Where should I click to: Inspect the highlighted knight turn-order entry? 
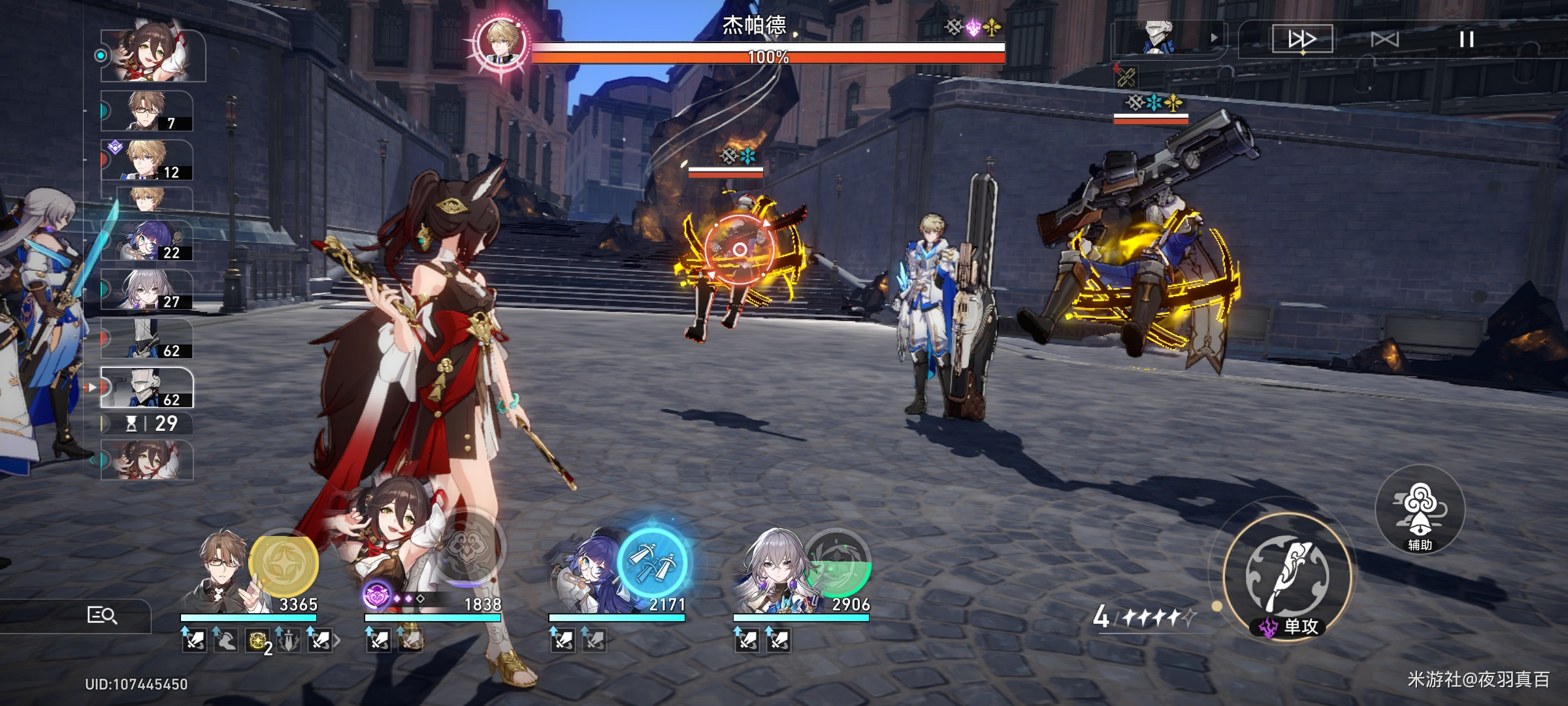[x=147, y=387]
